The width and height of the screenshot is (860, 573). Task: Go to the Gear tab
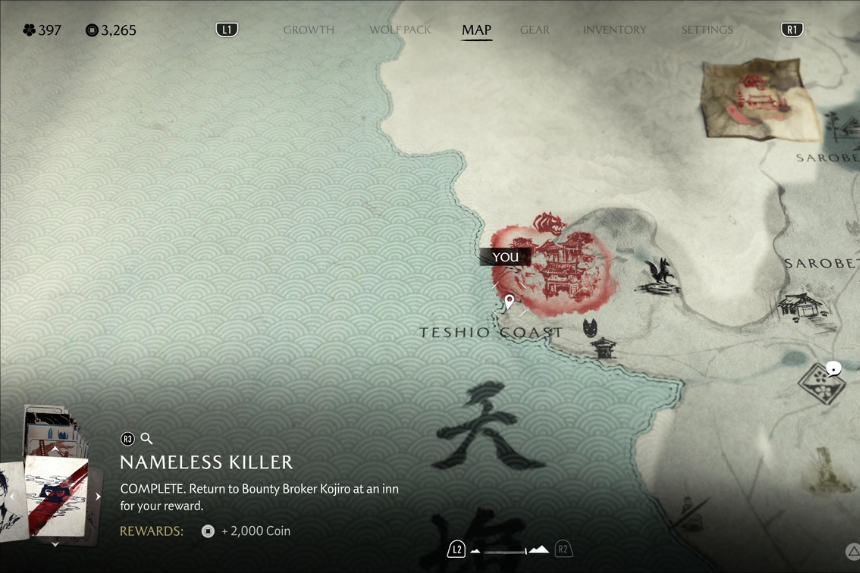pos(535,30)
